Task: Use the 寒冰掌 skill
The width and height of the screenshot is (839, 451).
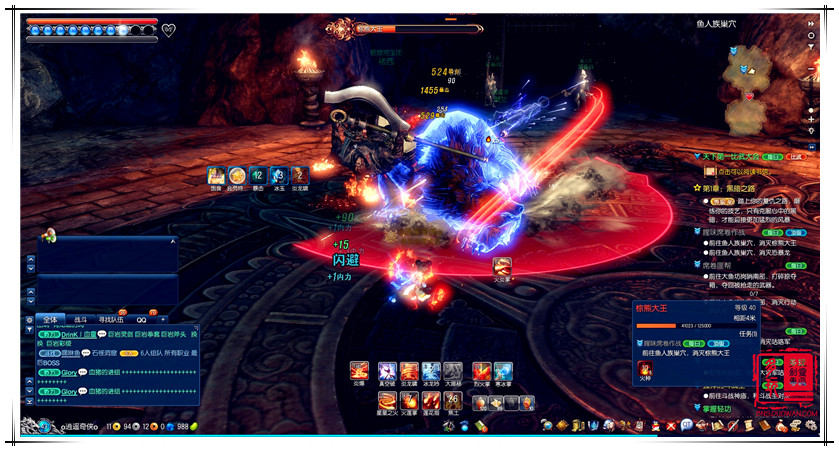Action: (x=503, y=371)
